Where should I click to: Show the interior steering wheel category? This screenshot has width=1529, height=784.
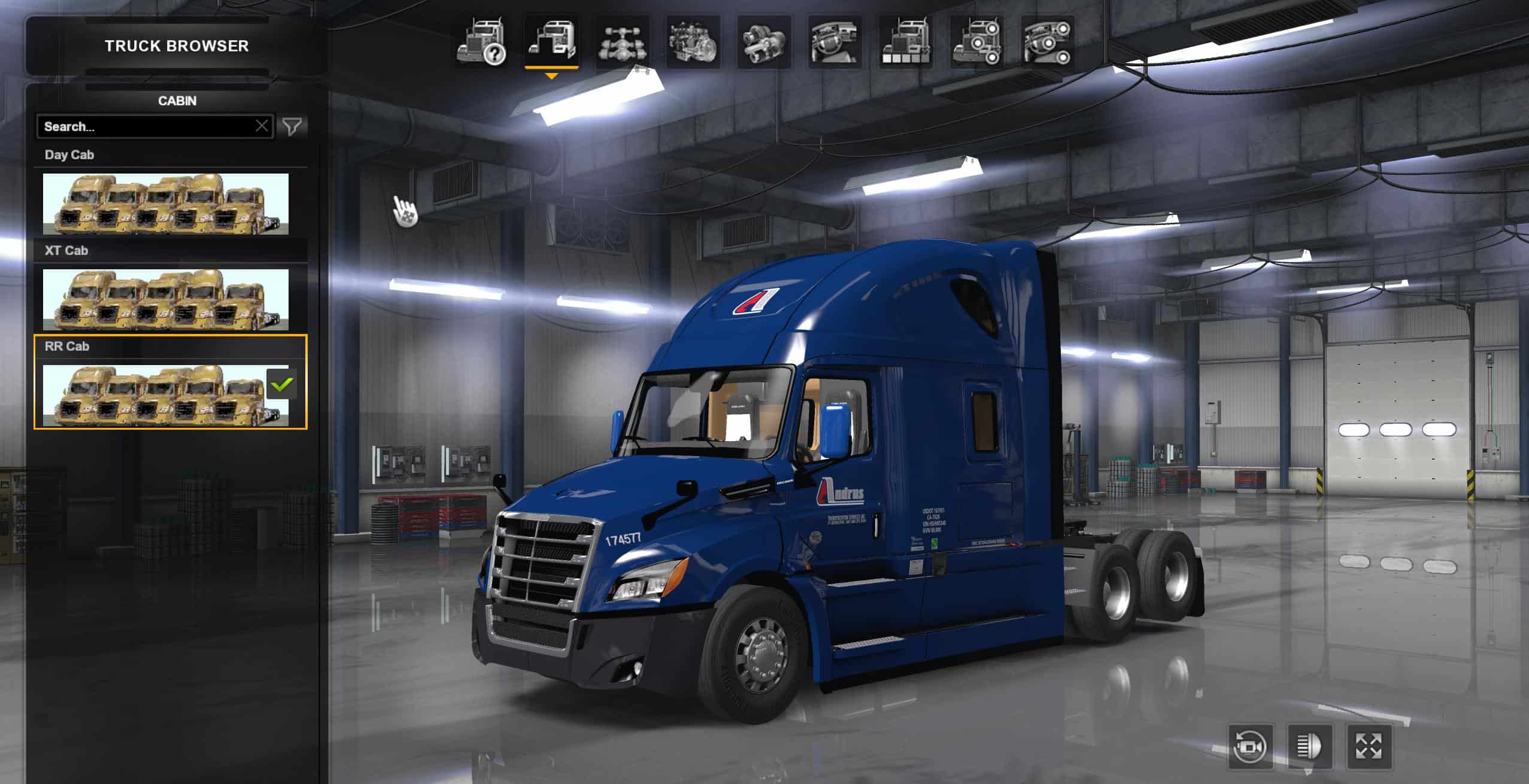835,42
